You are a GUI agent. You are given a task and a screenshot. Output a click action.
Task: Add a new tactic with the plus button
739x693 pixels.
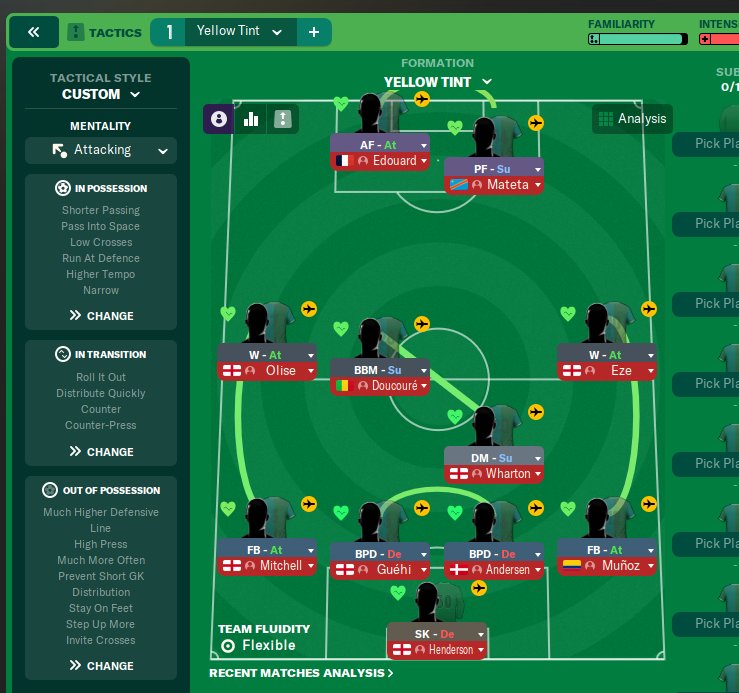(314, 32)
